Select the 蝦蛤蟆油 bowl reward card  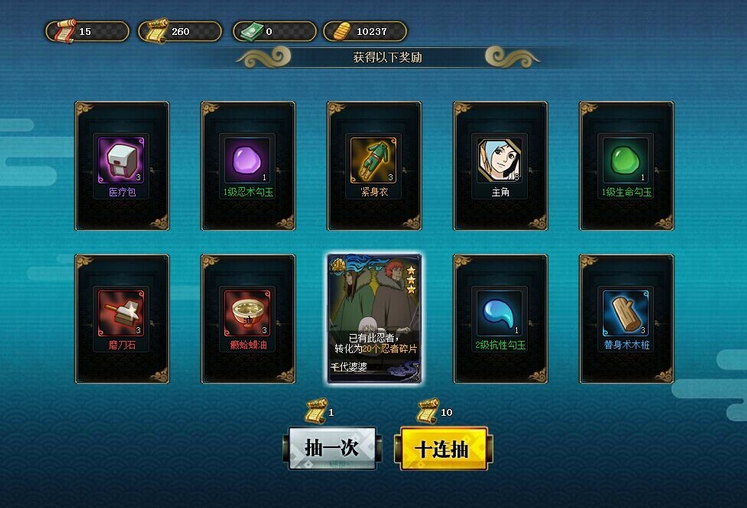coord(248,318)
